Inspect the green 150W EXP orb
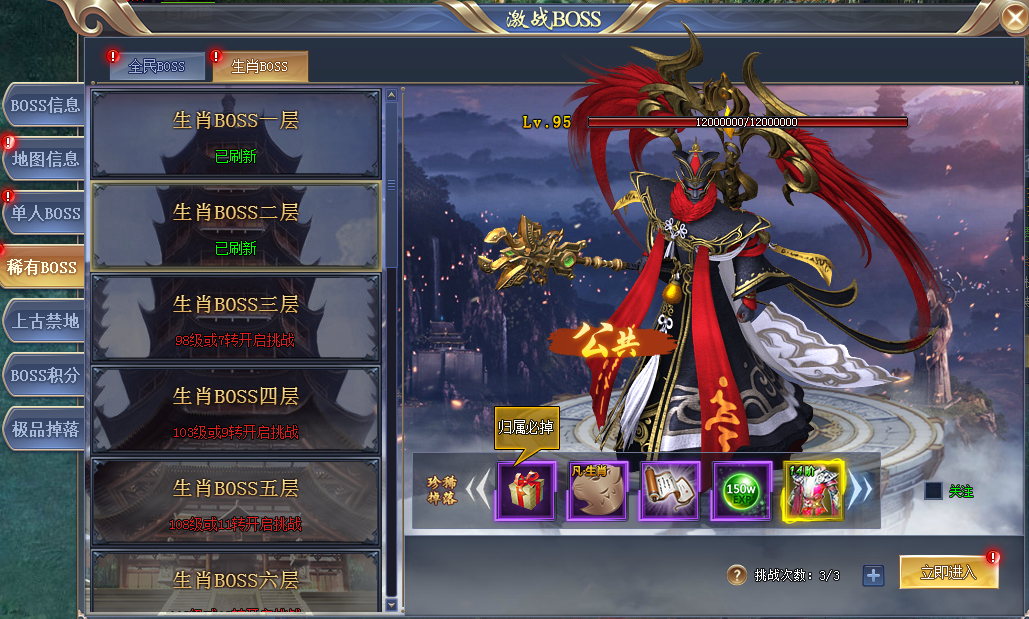The height and width of the screenshot is (619, 1029). click(741, 492)
